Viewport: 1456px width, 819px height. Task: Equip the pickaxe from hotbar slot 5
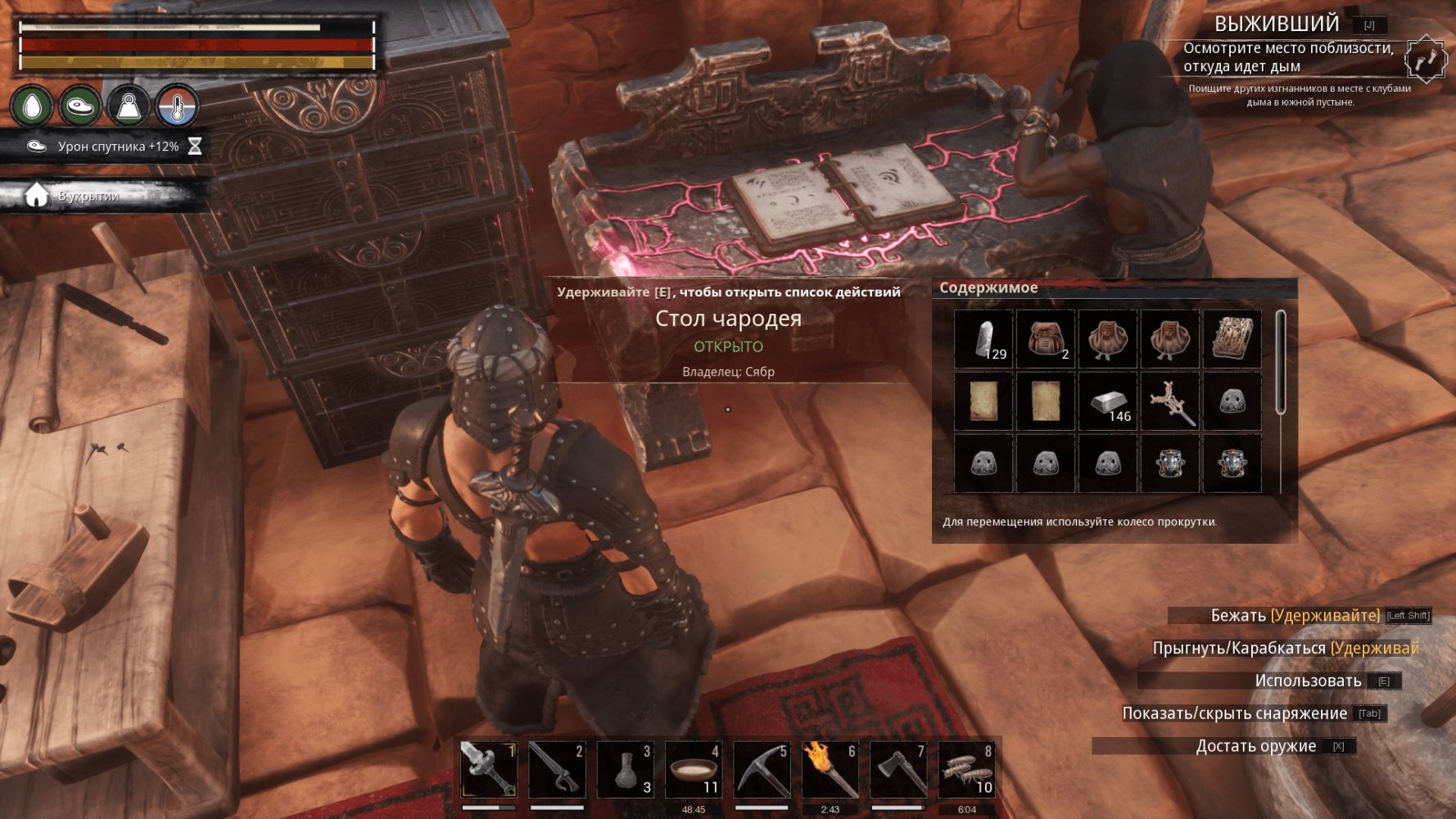coord(761,770)
